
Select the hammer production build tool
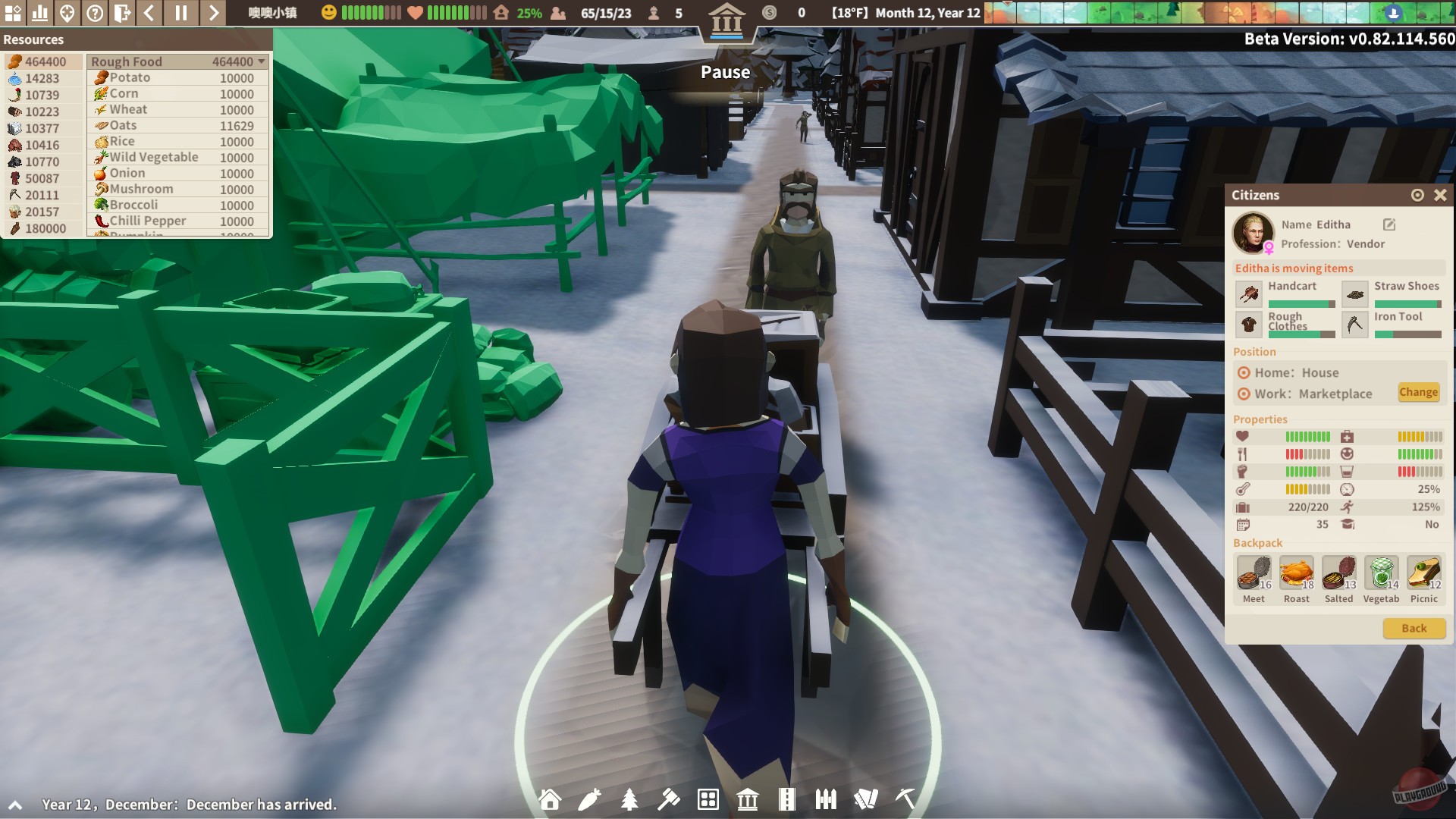(669, 799)
